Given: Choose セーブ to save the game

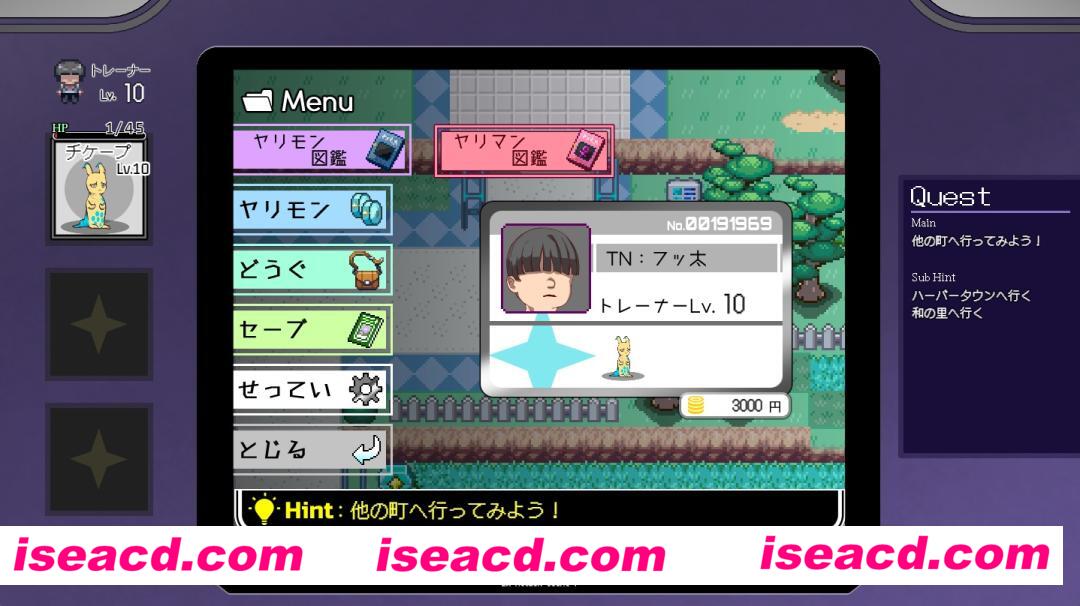Looking at the screenshot, I should click(311, 329).
